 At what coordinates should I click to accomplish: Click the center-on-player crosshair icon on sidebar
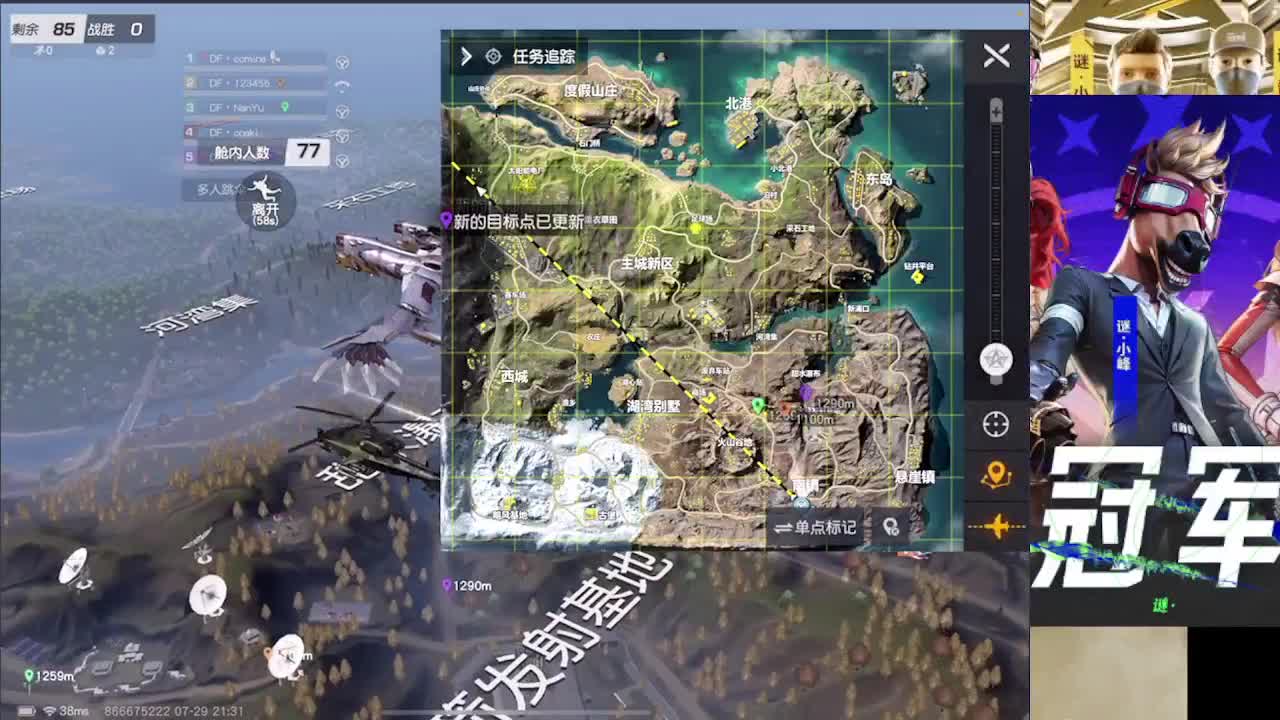click(x=995, y=425)
